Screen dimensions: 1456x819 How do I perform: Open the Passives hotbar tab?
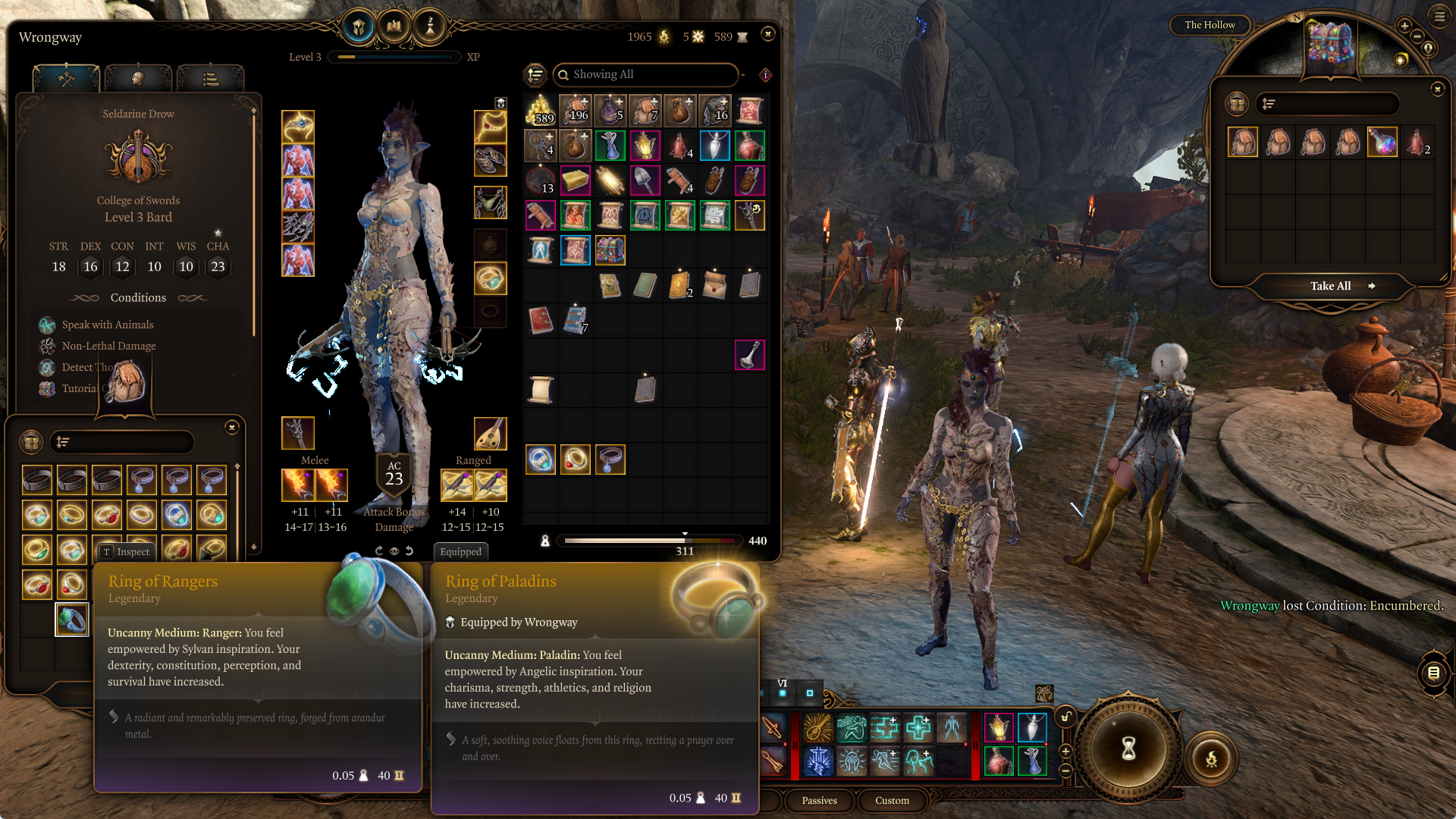click(819, 800)
